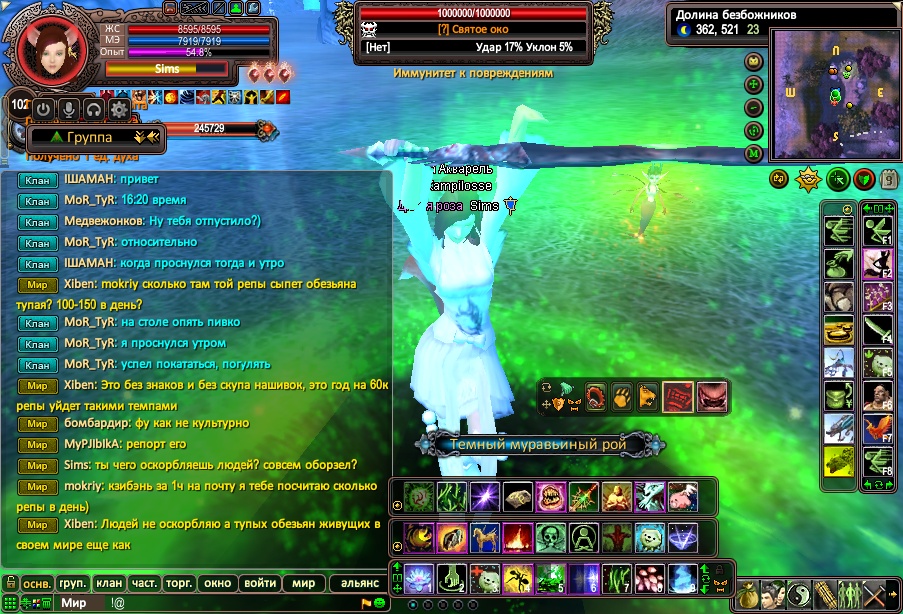Click the brown horse mount icon
903x614 pixels.
pyautogui.click(x=483, y=537)
